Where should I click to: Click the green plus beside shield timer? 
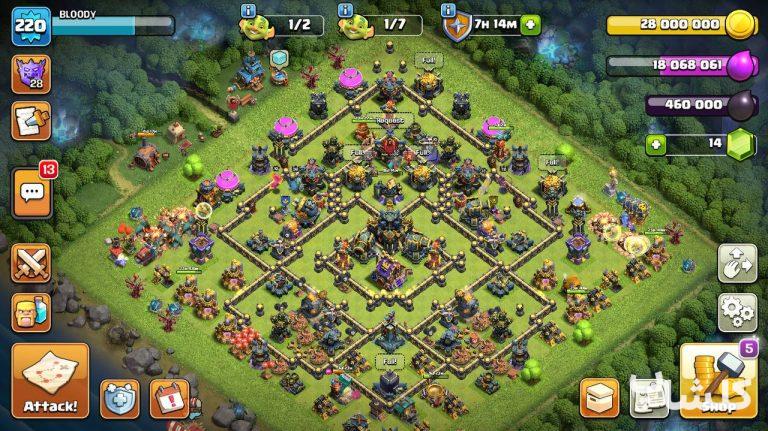coord(529,25)
